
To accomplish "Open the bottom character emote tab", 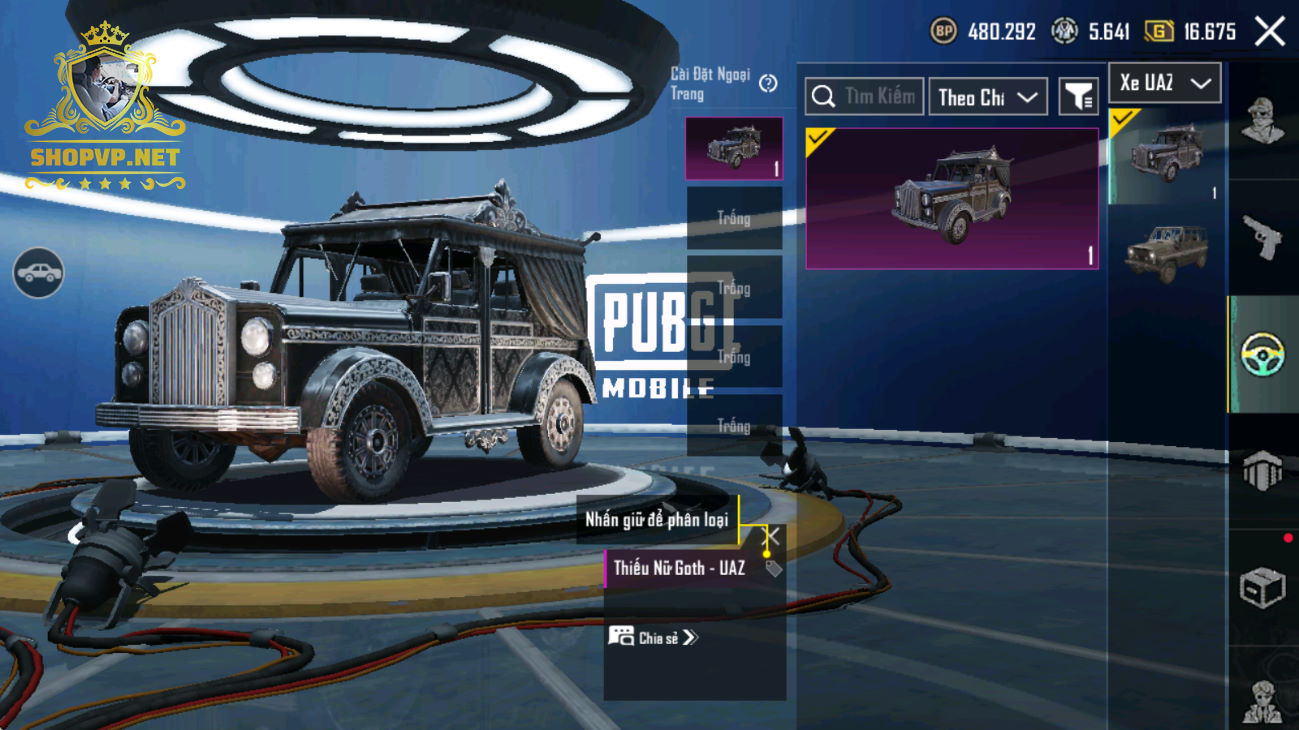I will (x=1262, y=700).
